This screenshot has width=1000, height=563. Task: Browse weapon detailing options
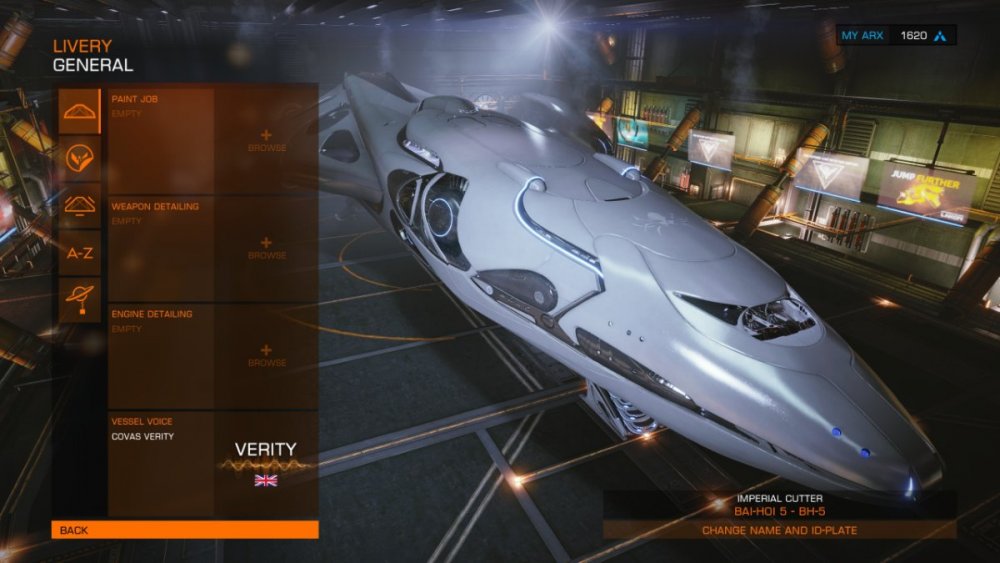click(266, 248)
